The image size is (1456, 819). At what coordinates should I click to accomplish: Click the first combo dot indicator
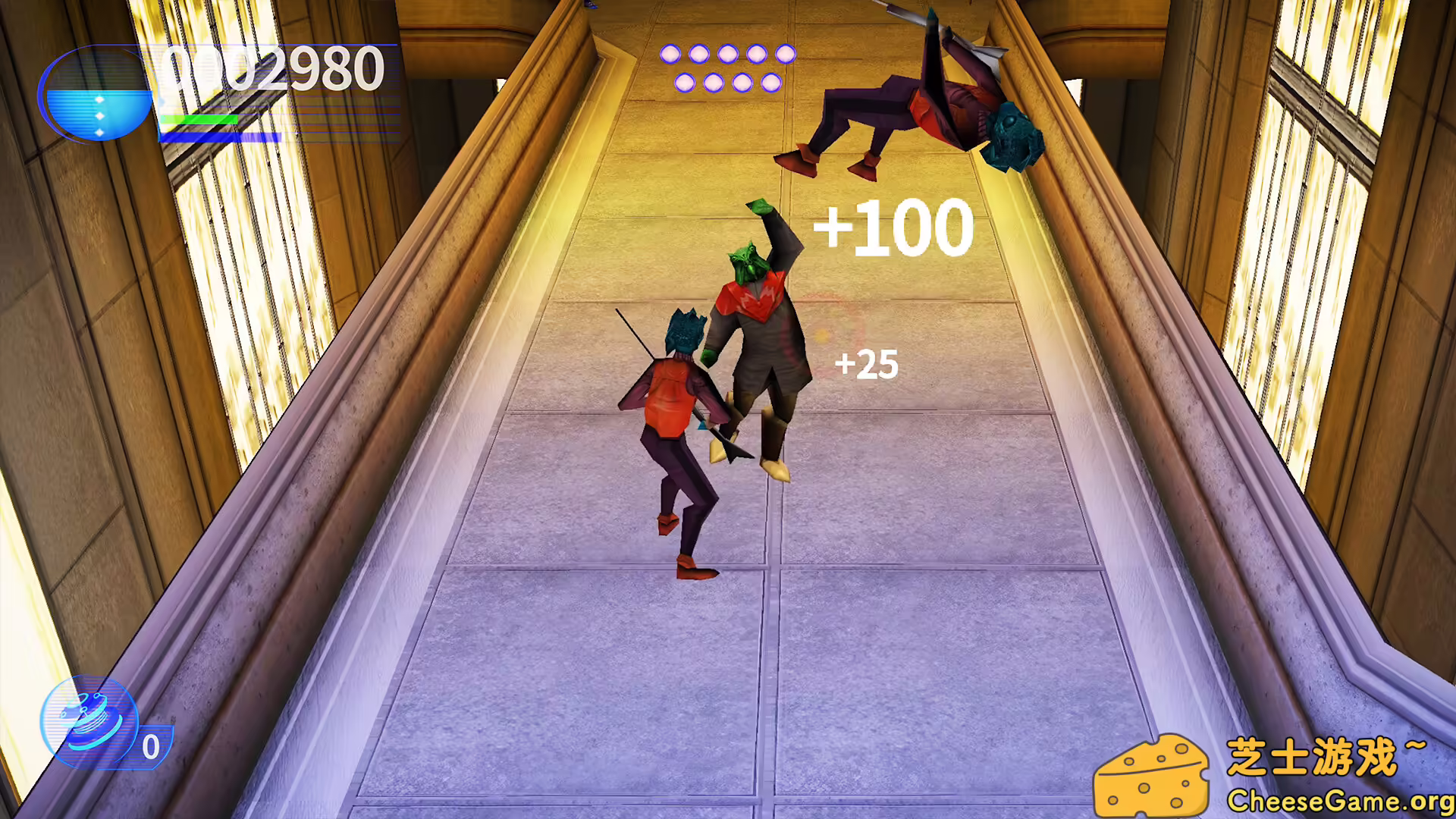point(669,54)
